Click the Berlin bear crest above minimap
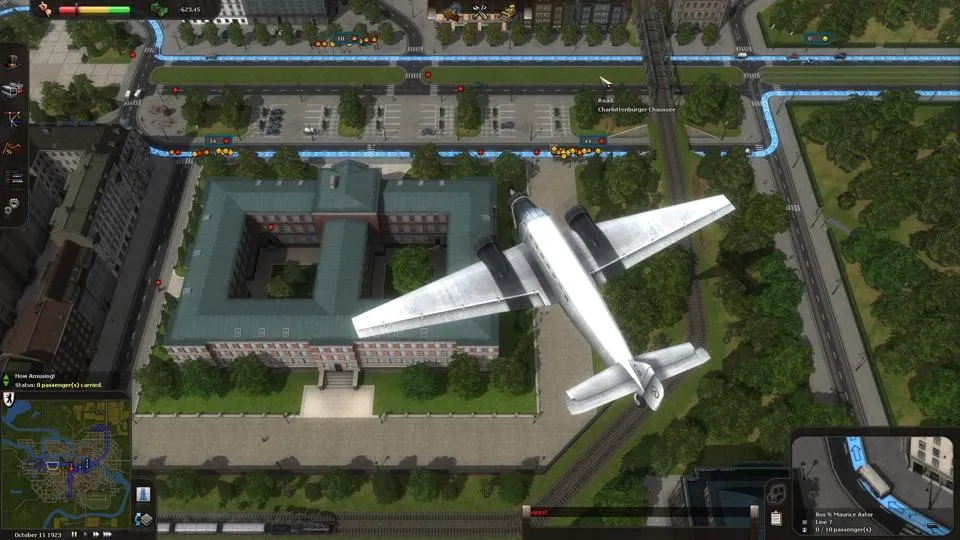 (x=6, y=397)
